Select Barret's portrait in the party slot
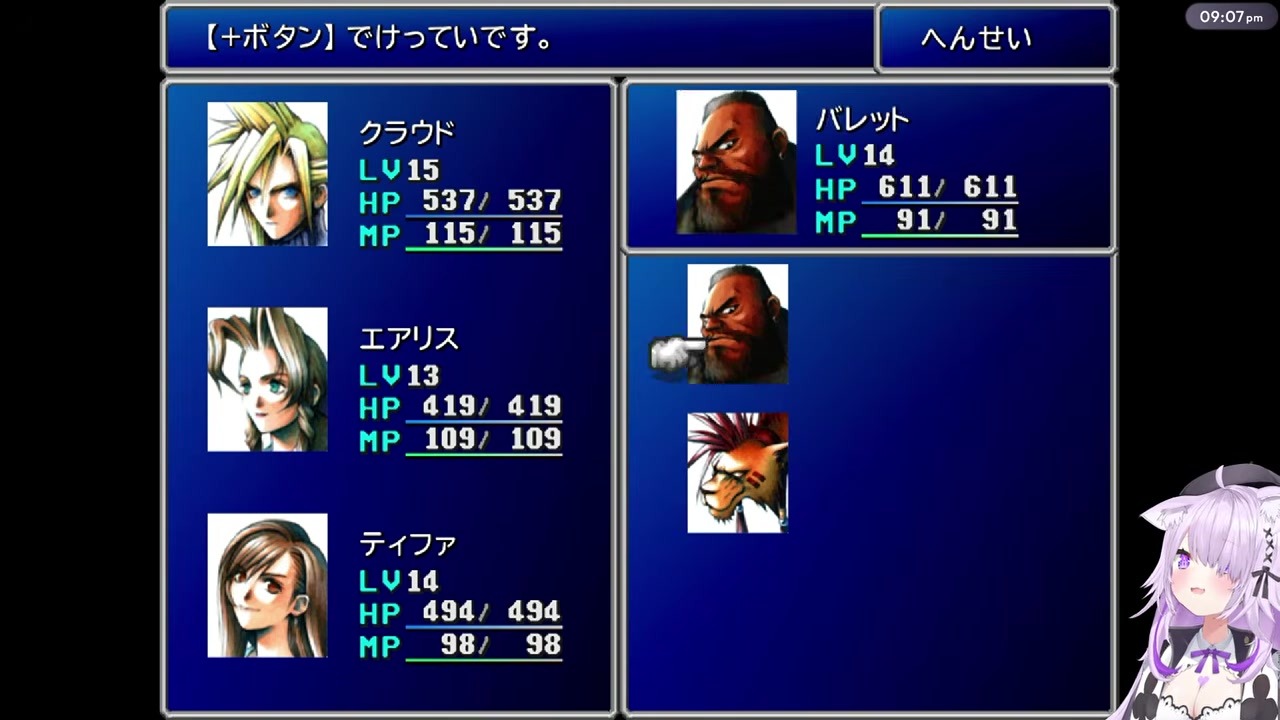 [x=736, y=160]
